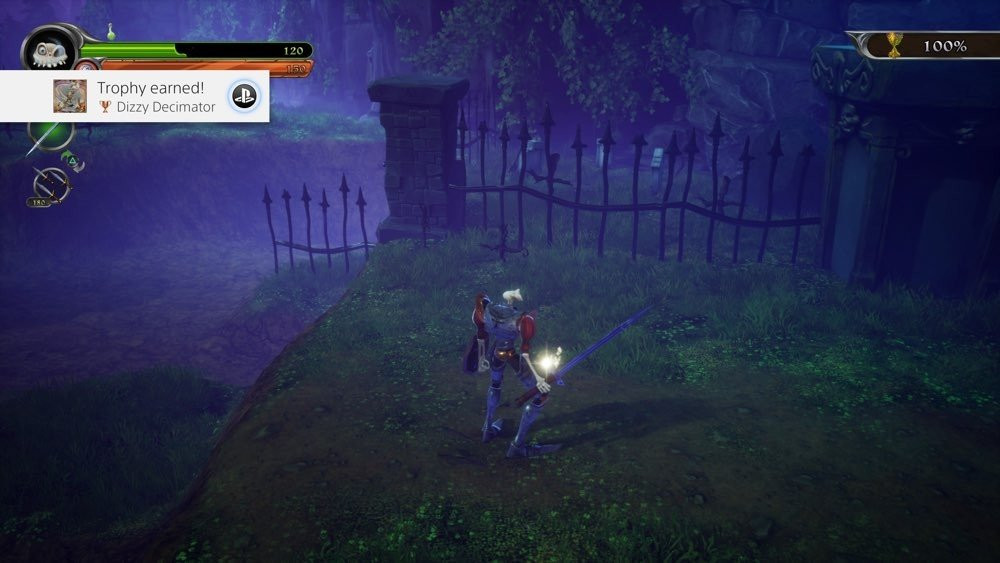Click the trophy thumbnail image

click(70, 96)
